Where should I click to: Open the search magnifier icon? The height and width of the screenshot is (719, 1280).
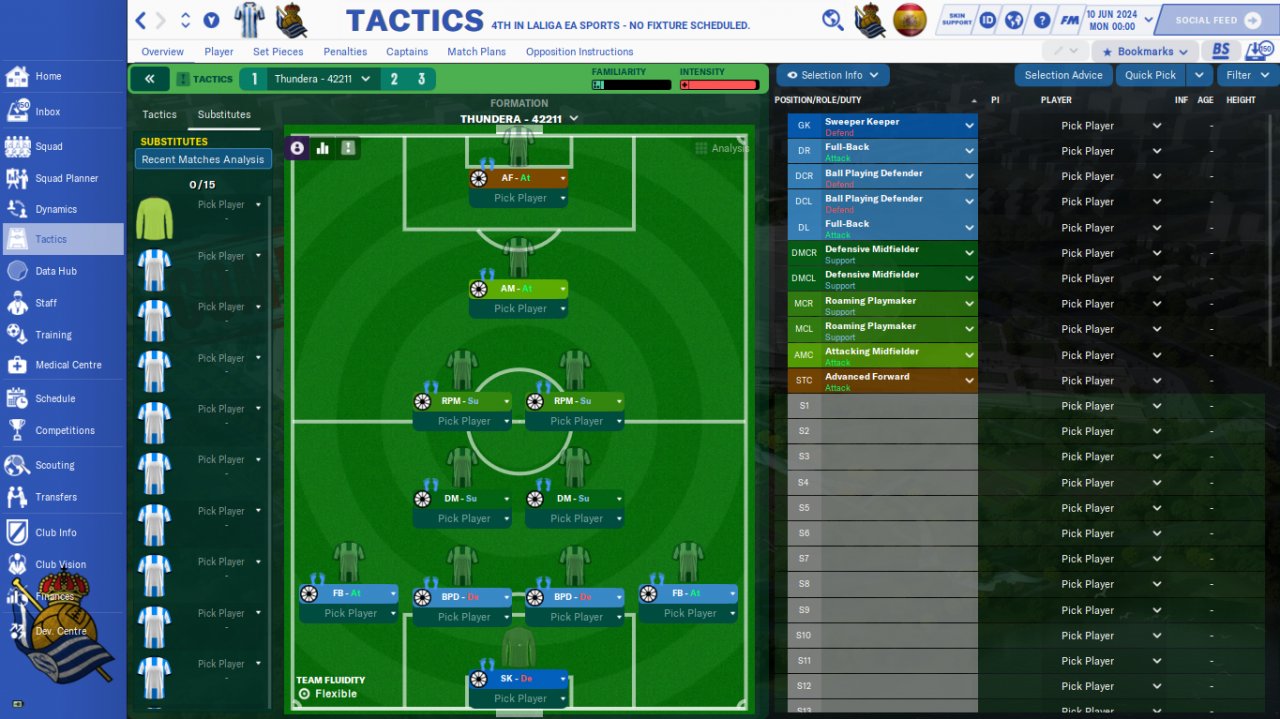[832, 20]
